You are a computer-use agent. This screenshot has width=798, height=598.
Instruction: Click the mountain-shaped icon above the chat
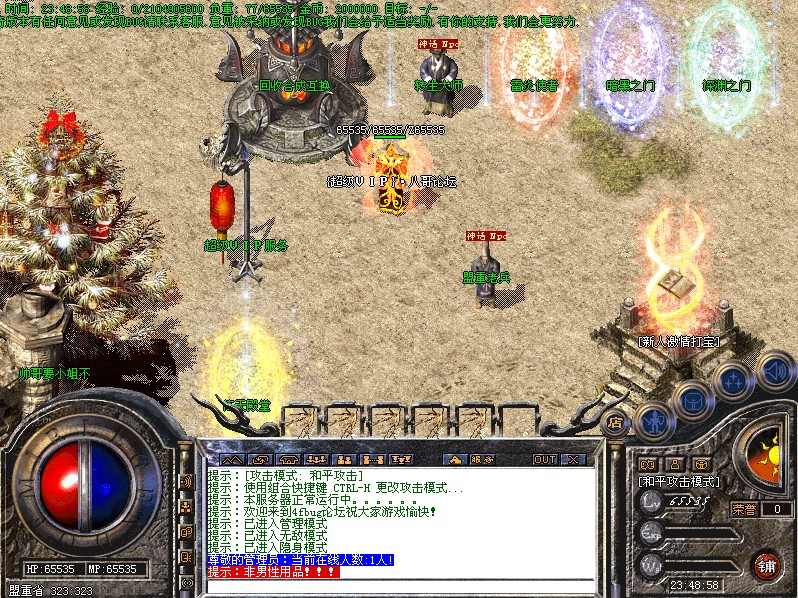[228, 460]
